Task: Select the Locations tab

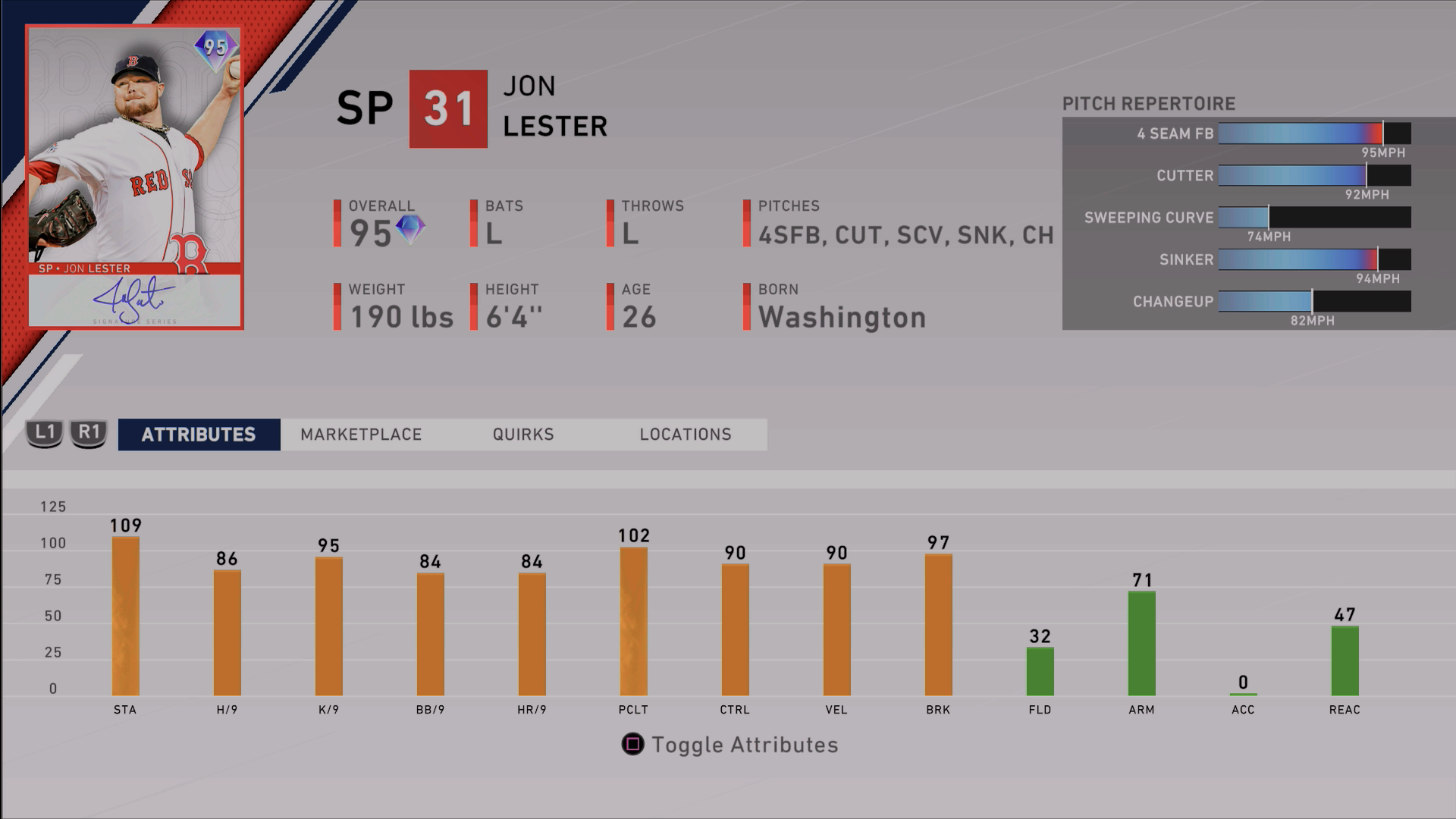Action: click(x=685, y=435)
